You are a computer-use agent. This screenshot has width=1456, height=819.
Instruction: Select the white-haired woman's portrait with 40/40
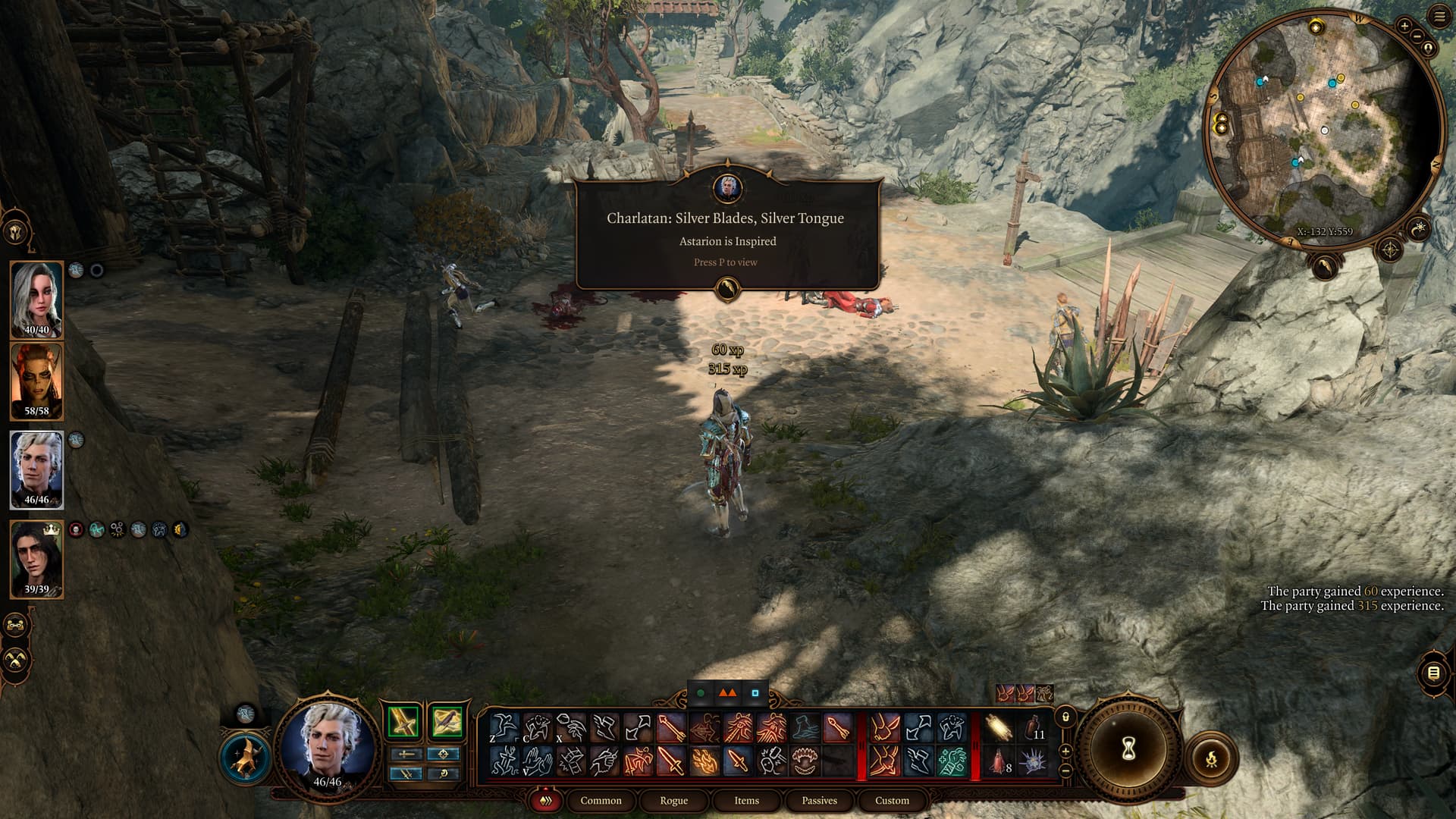tap(36, 299)
